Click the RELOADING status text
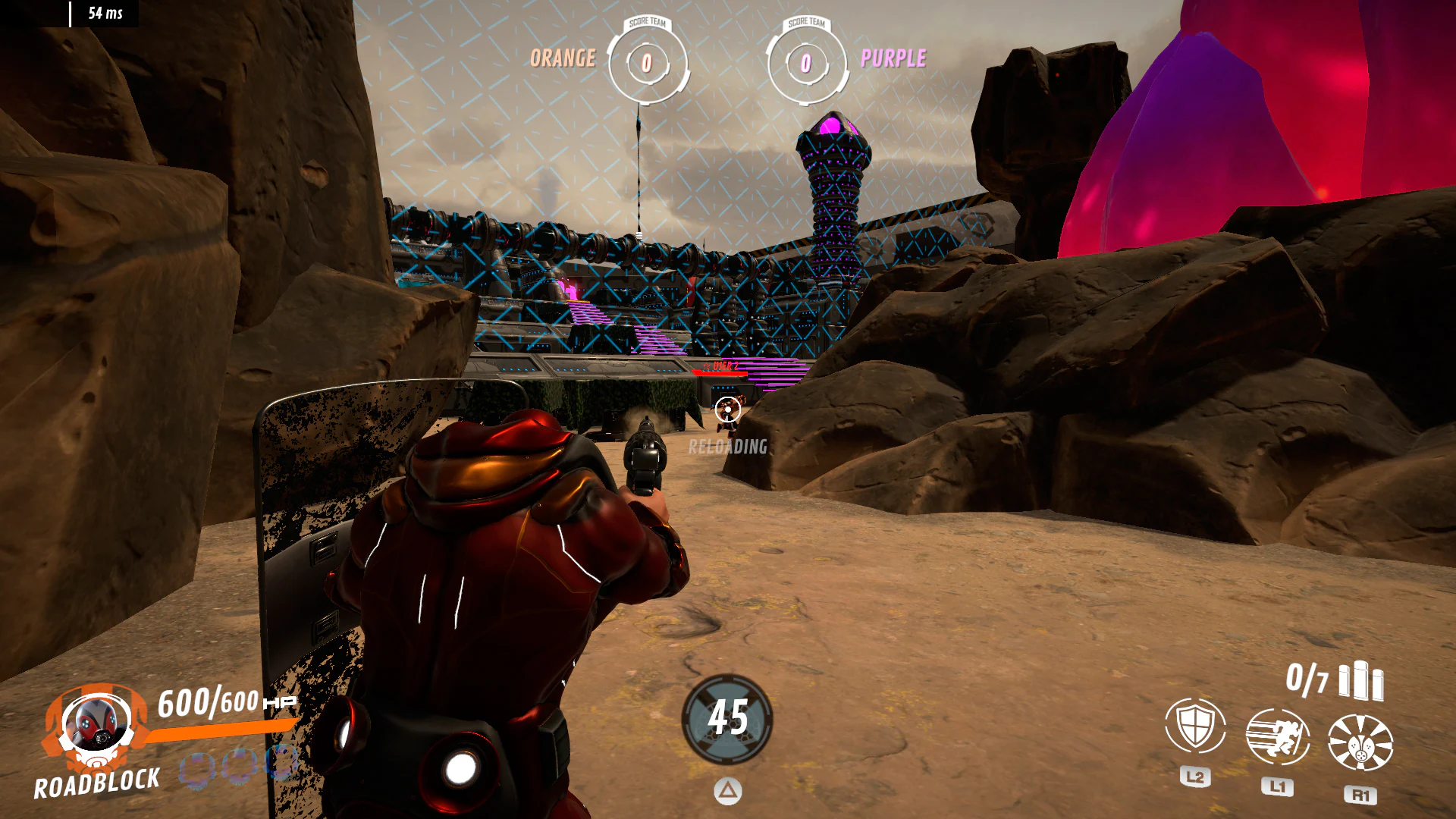1456x819 pixels. [x=727, y=447]
